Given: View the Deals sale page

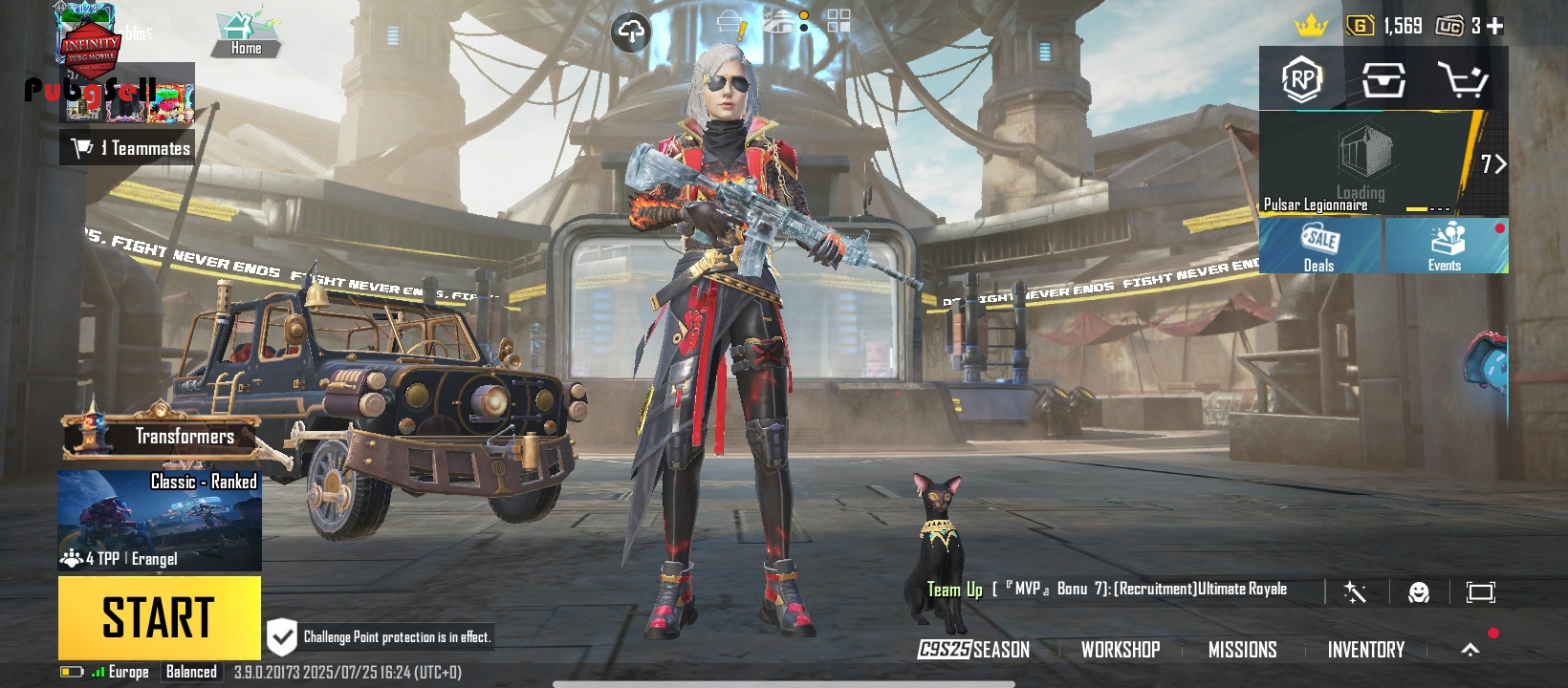Looking at the screenshot, I should pos(1319,247).
